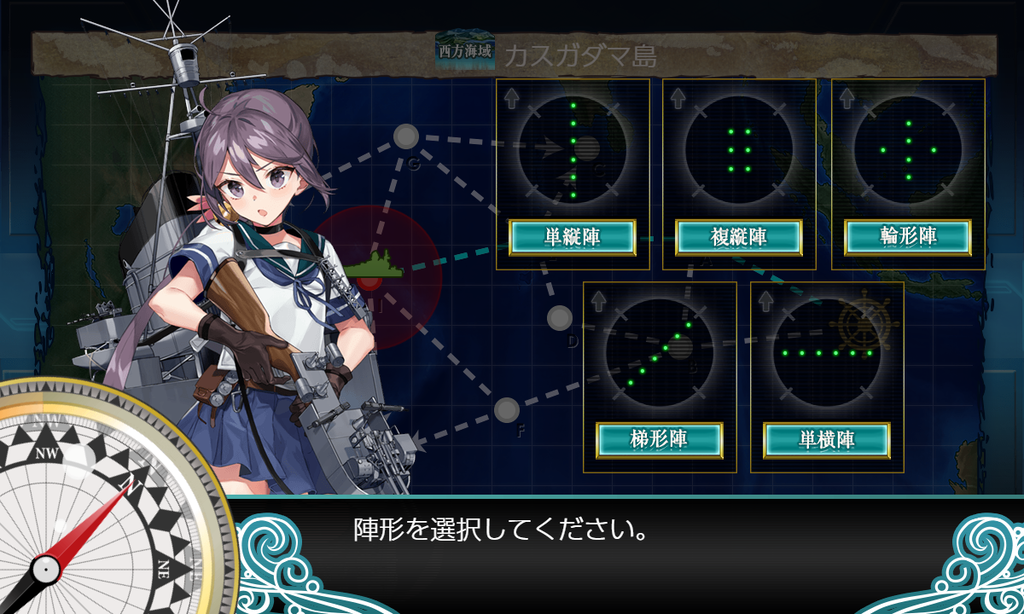
Task: Choose the 単横陣 formation button
Action: click(x=826, y=439)
